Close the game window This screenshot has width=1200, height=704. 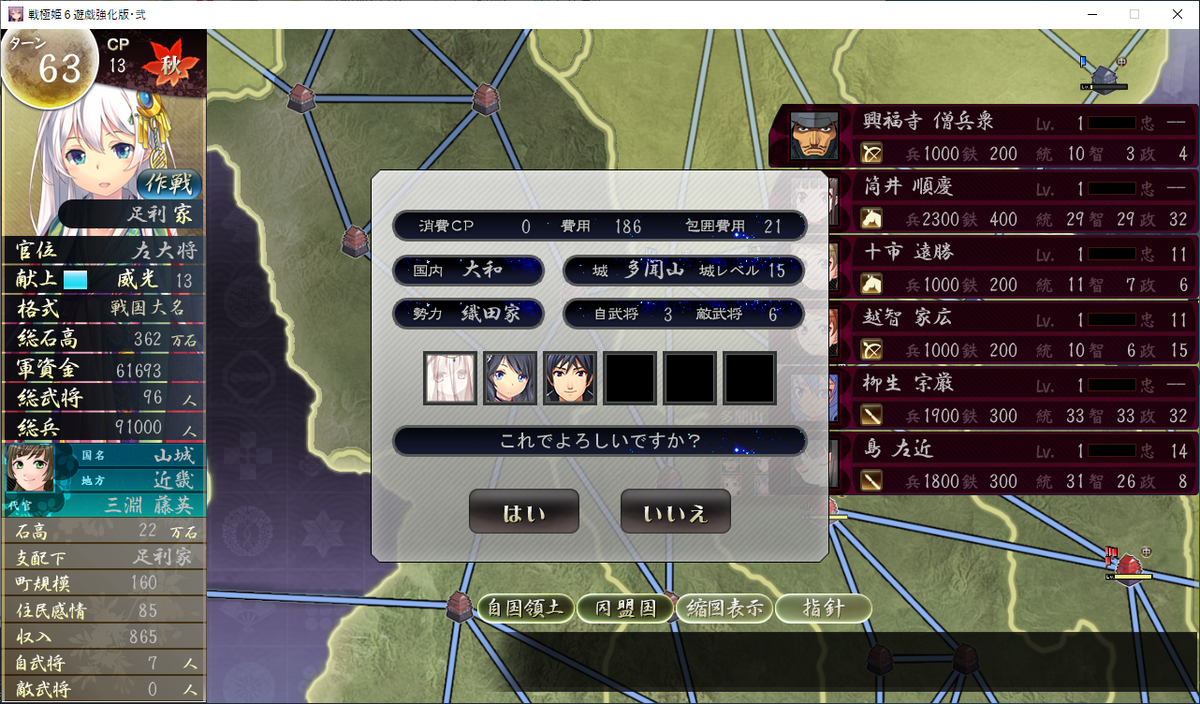pyautogui.click(x=1176, y=14)
